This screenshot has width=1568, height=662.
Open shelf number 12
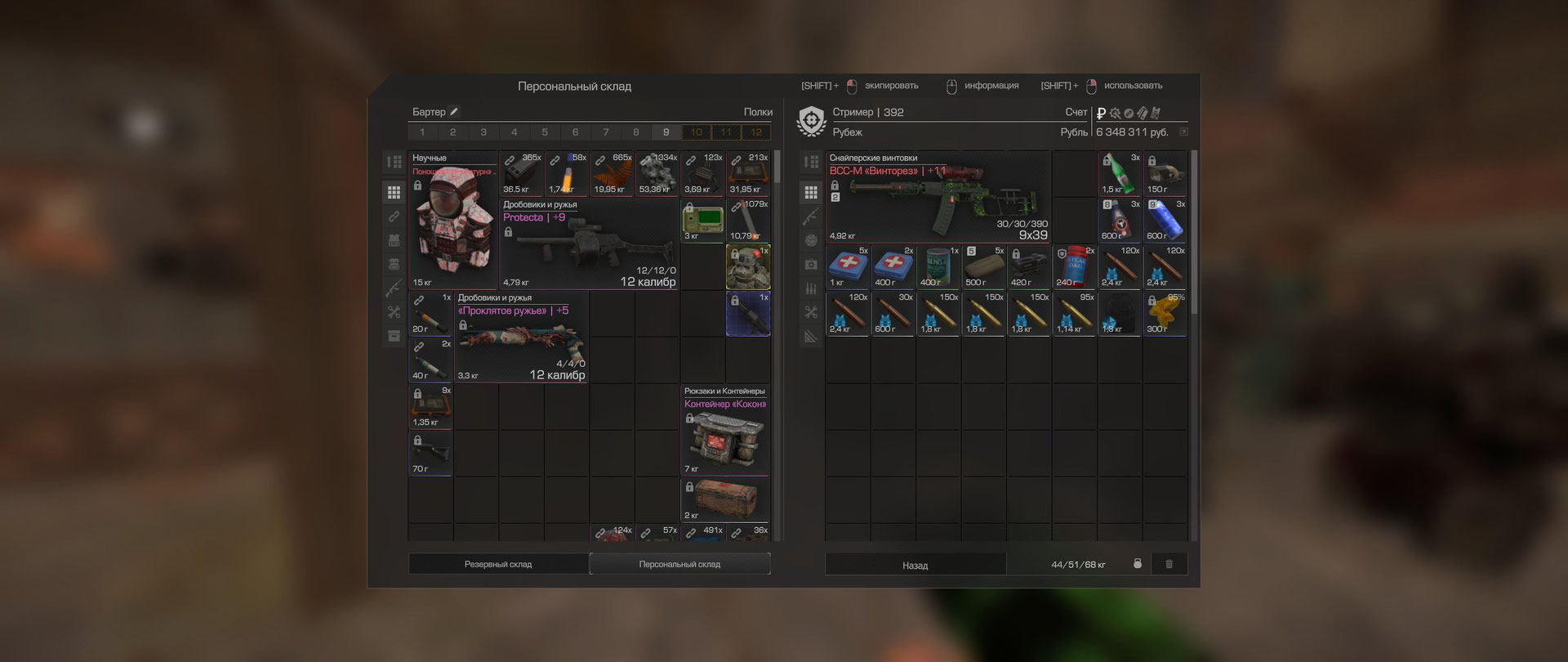coord(756,132)
